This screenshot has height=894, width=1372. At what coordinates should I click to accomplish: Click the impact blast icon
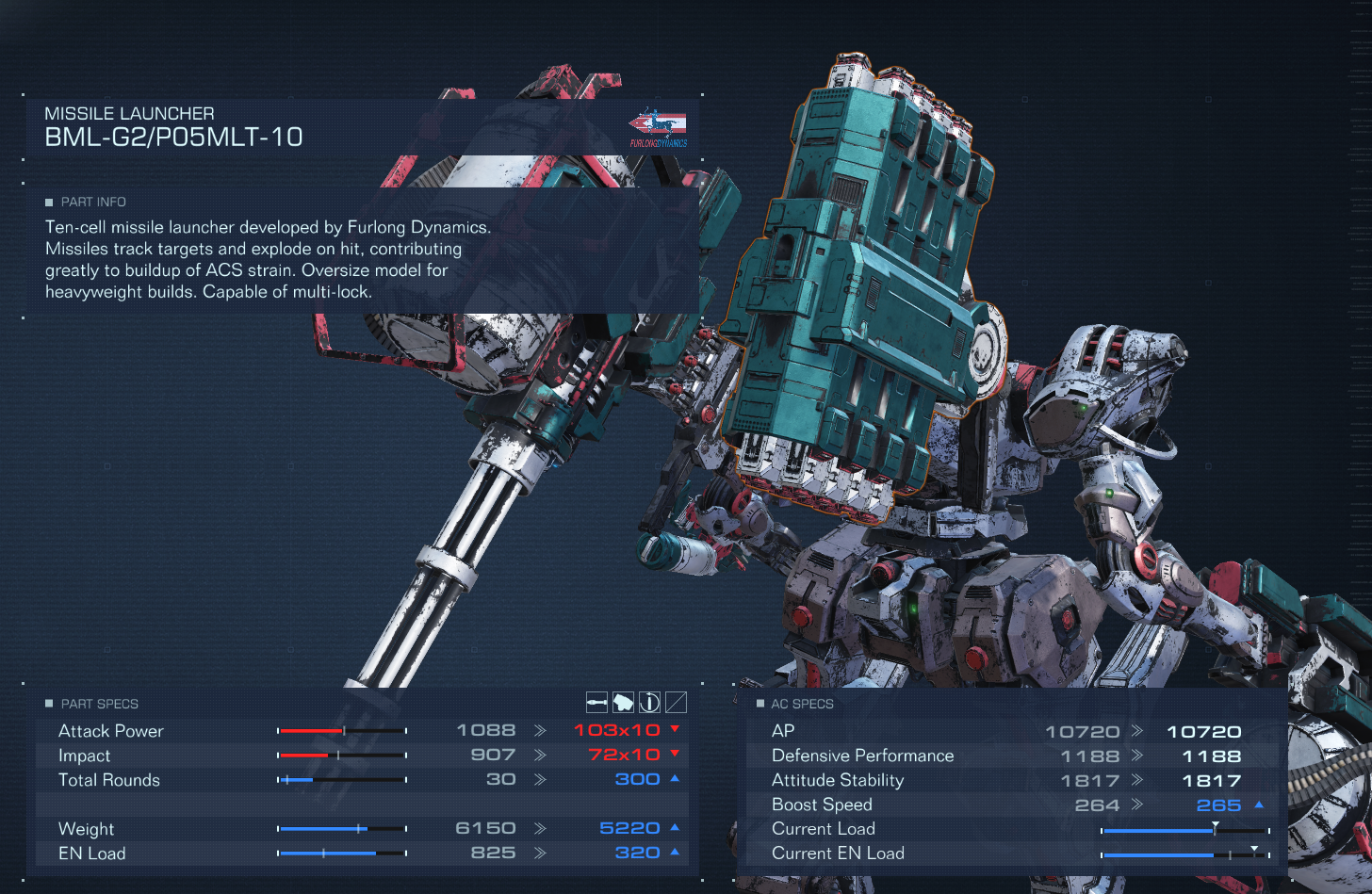point(625,702)
